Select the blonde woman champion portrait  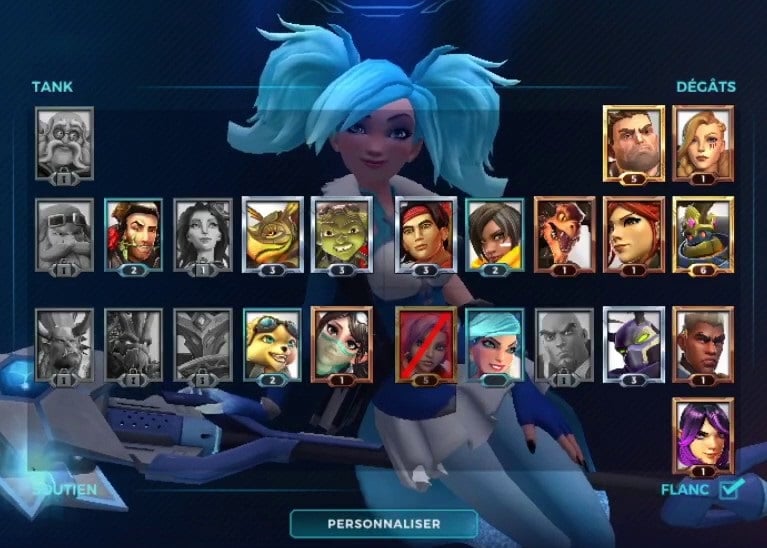702,140
